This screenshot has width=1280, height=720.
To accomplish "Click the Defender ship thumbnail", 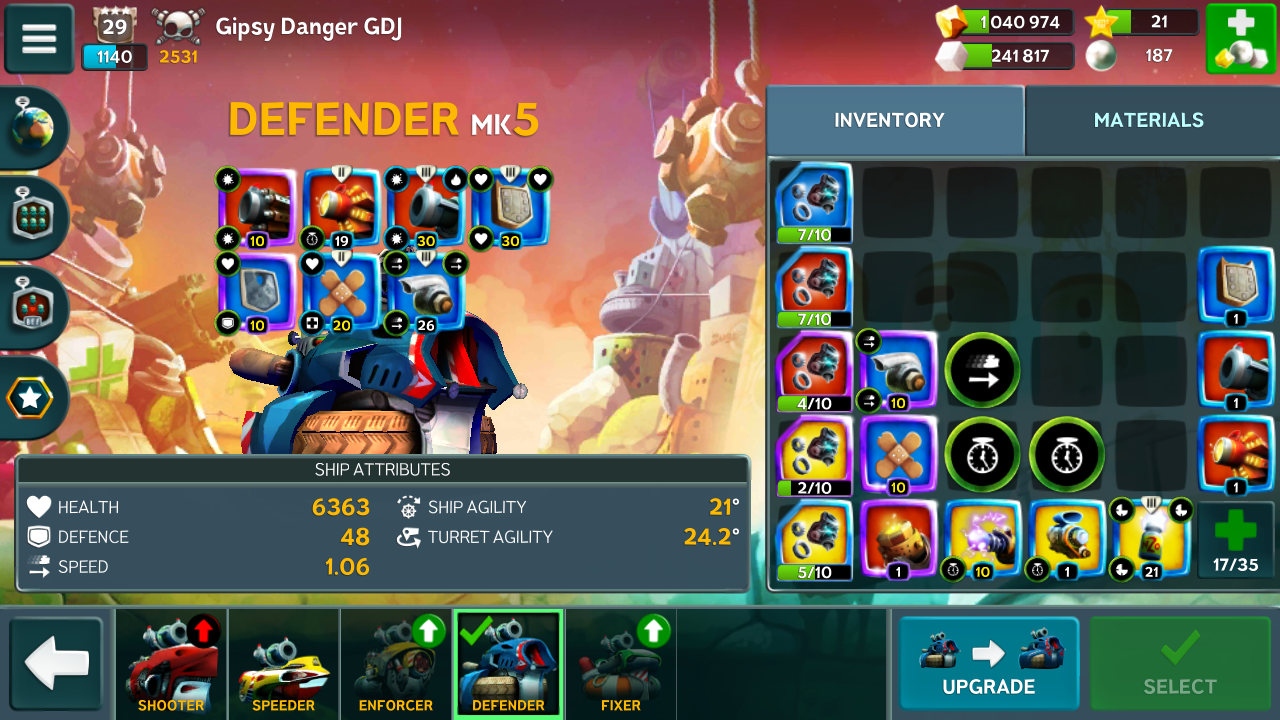I will (x=508, y=663).
